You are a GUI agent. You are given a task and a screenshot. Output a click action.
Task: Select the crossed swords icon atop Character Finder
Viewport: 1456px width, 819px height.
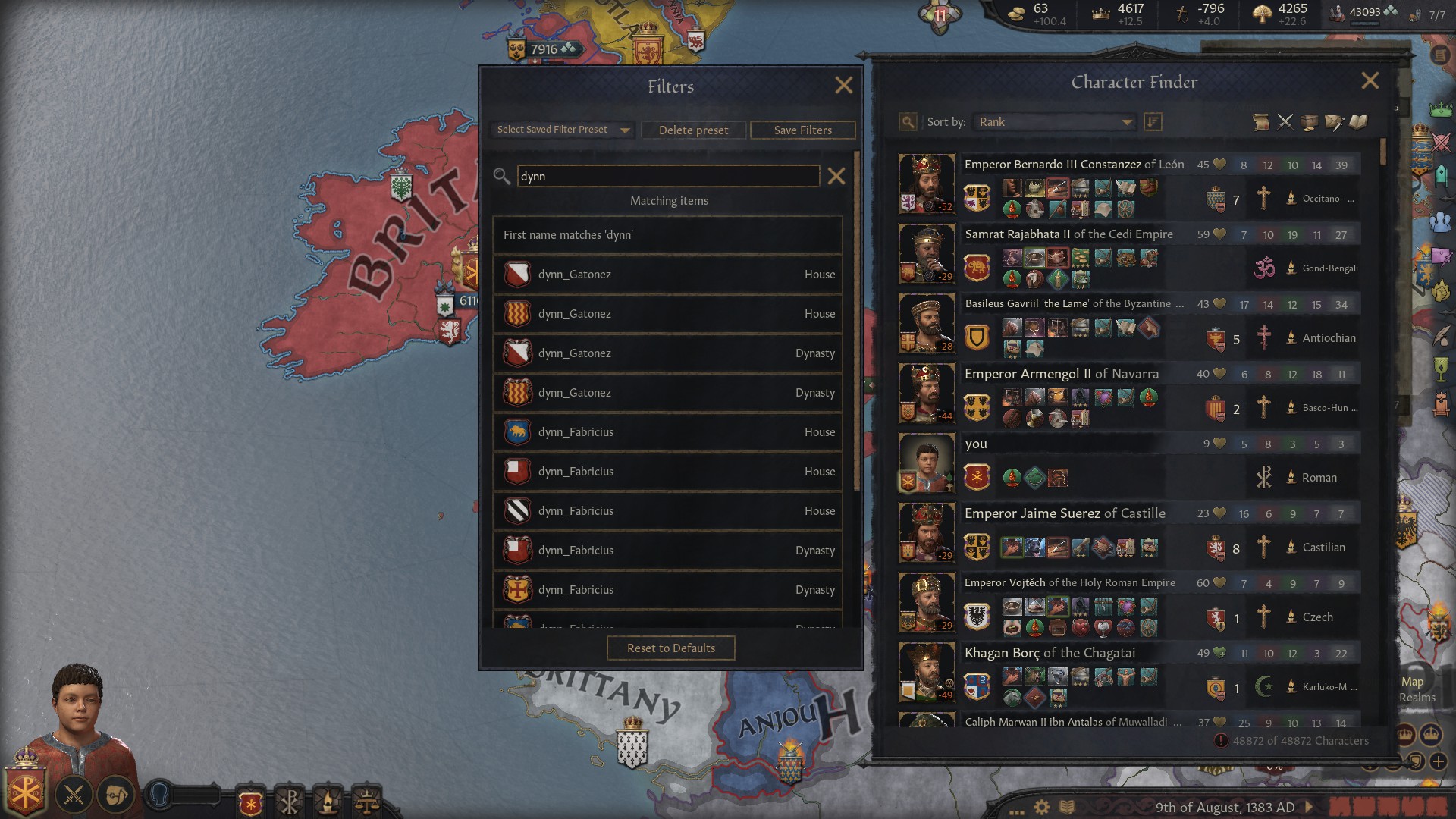click(x=1285, y=121)
